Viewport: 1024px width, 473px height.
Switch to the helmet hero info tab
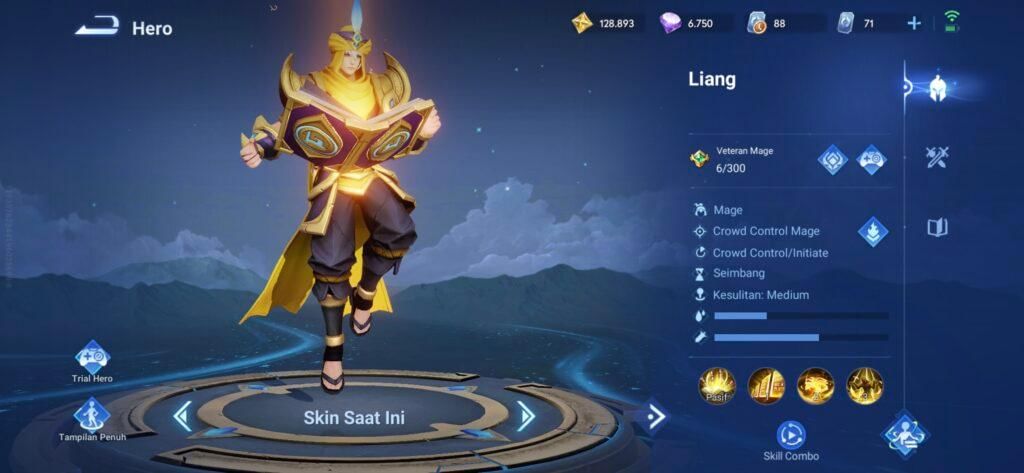click(x=937, y=88)
